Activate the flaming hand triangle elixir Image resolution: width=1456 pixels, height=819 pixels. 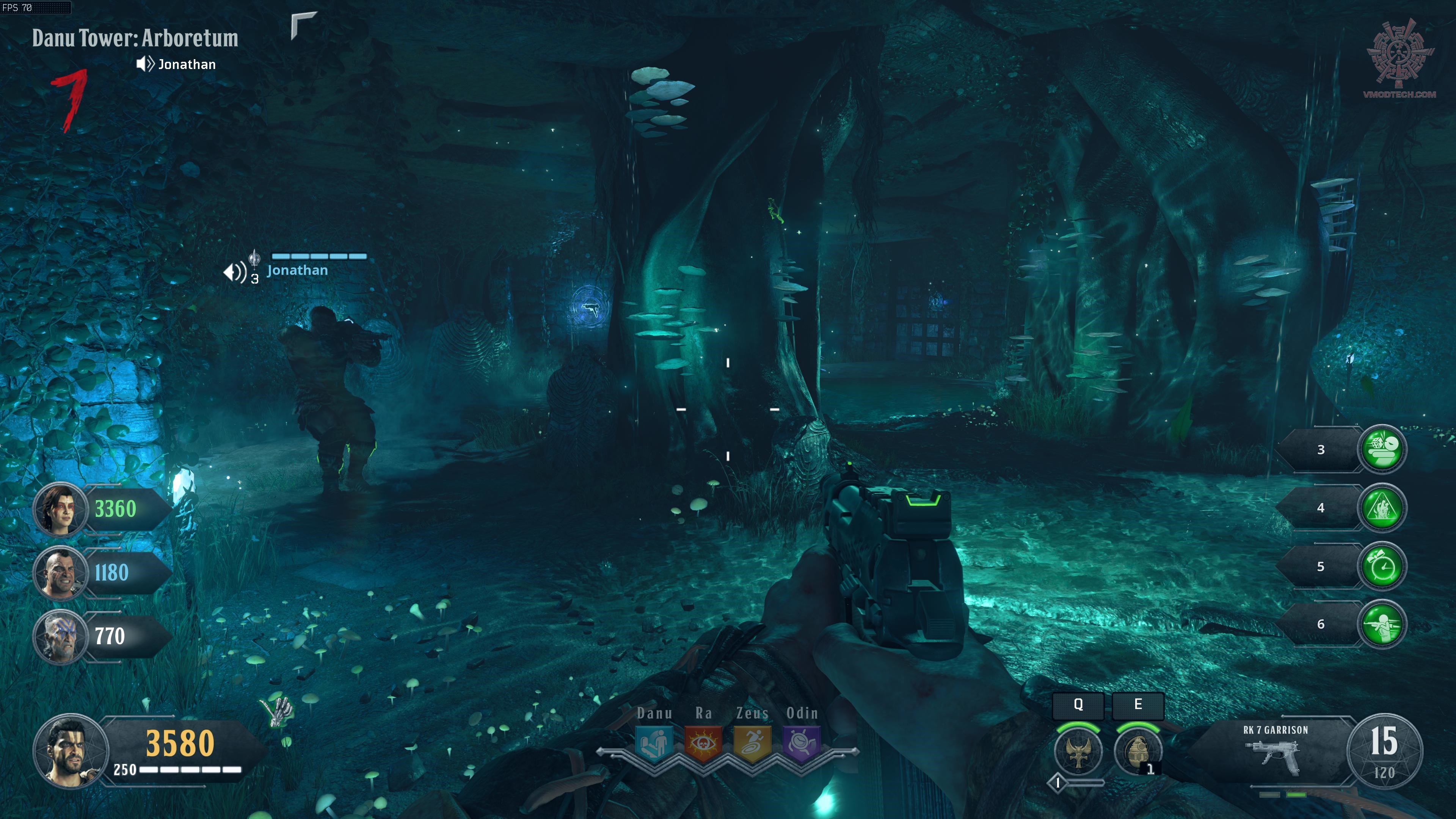pos(1381,508)
